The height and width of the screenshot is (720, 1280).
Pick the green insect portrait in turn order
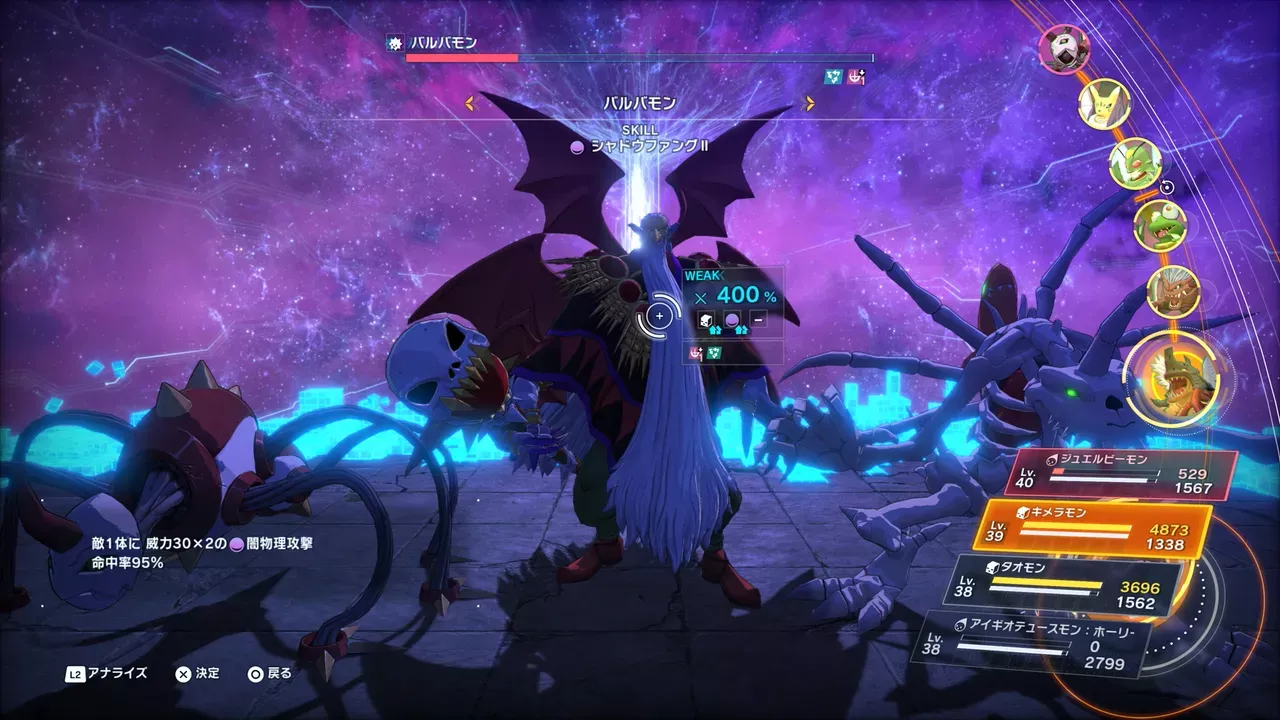[1135, 164]
